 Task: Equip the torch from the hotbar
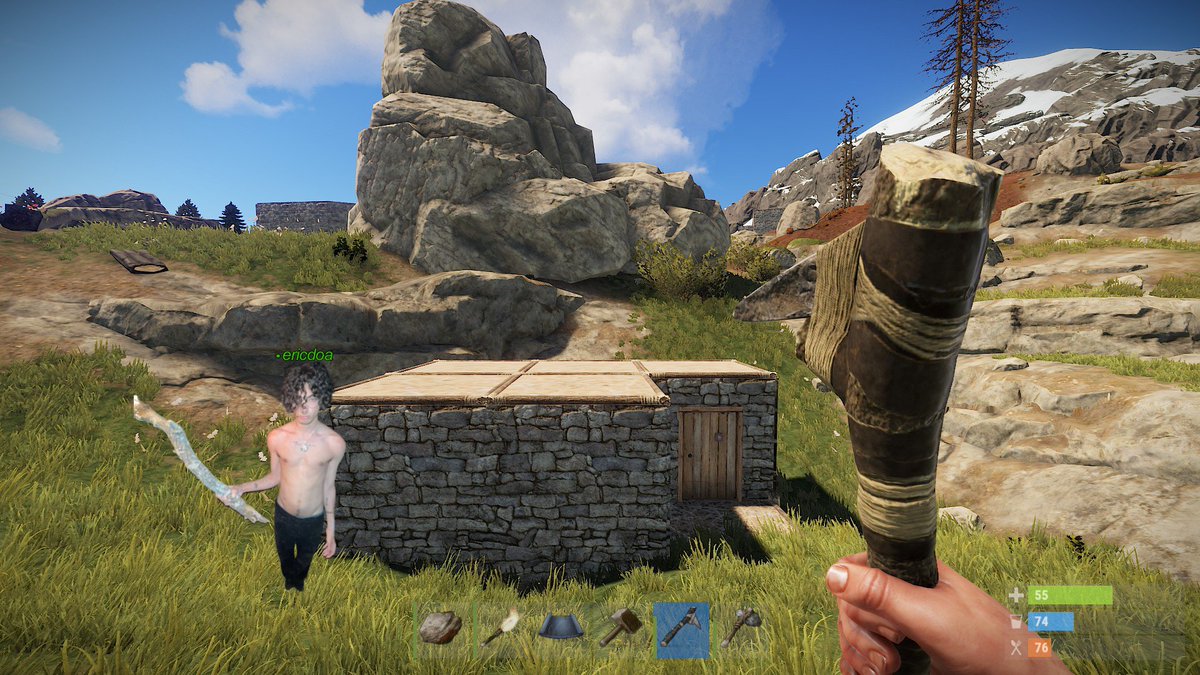(x=499, y=629)
